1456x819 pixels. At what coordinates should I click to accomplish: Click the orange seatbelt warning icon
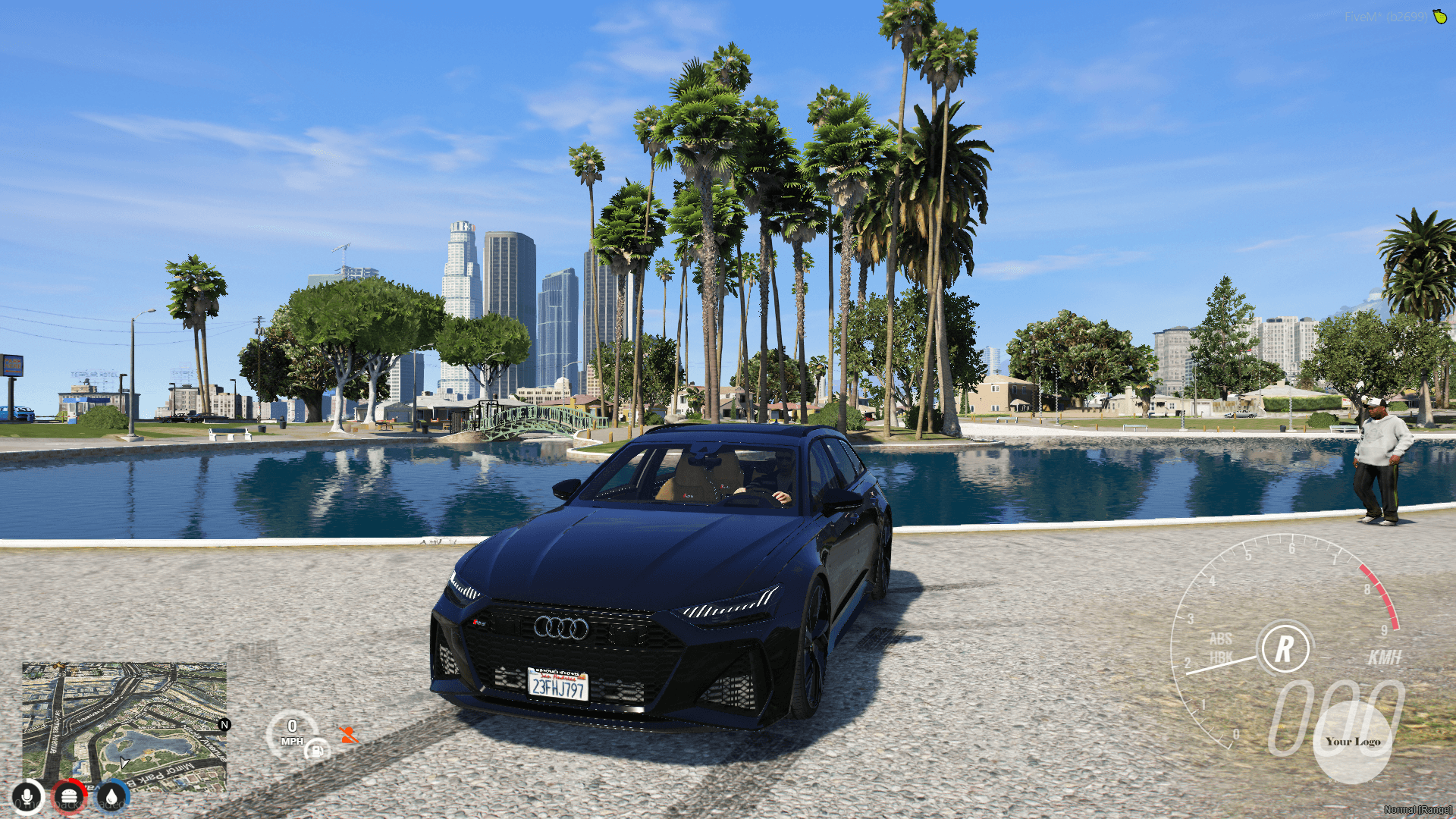(347, 735)
